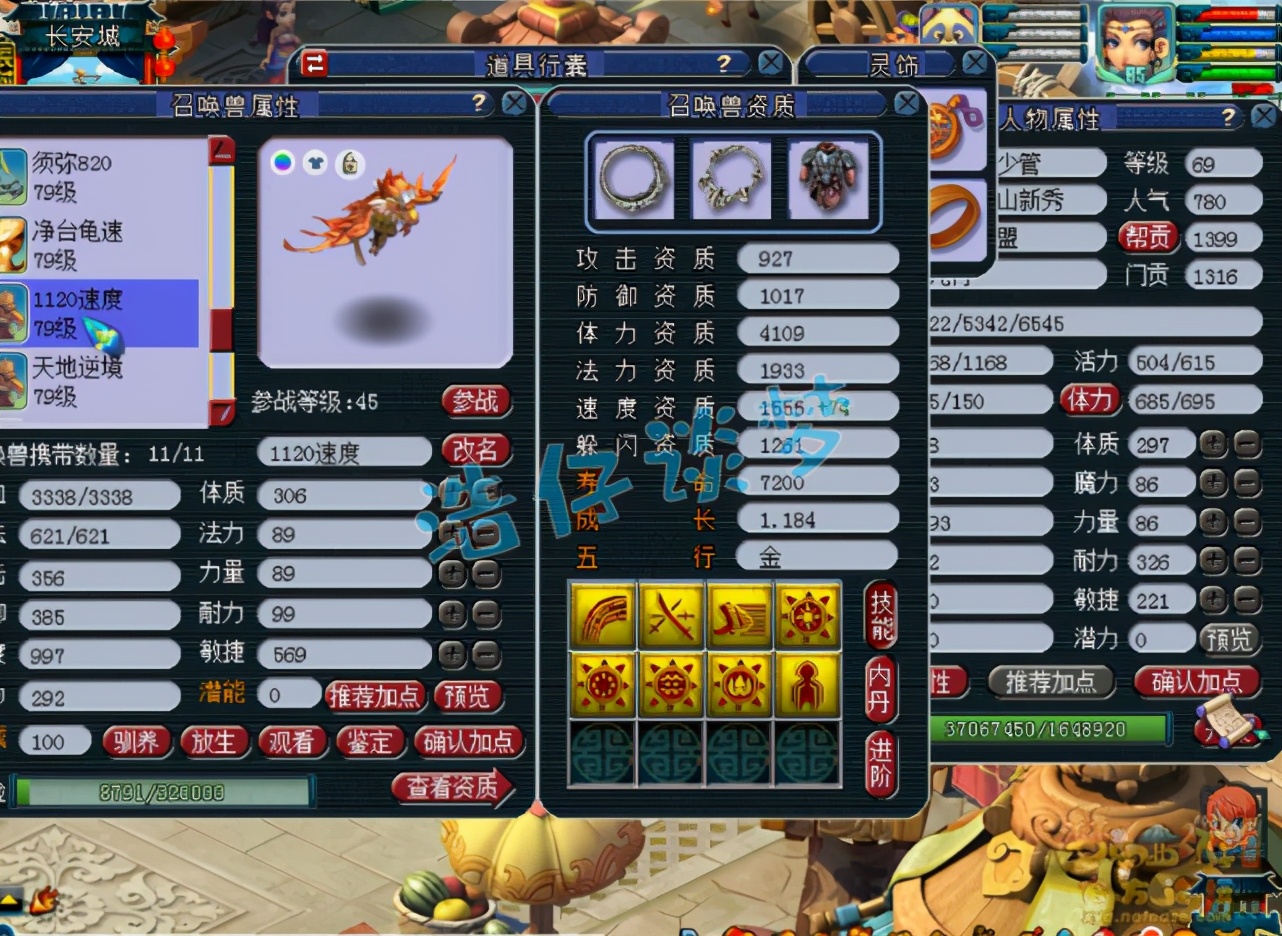Rename pet with 改名 button
The width and height of the screenshot is (1282, 936).
pos(475,451)
